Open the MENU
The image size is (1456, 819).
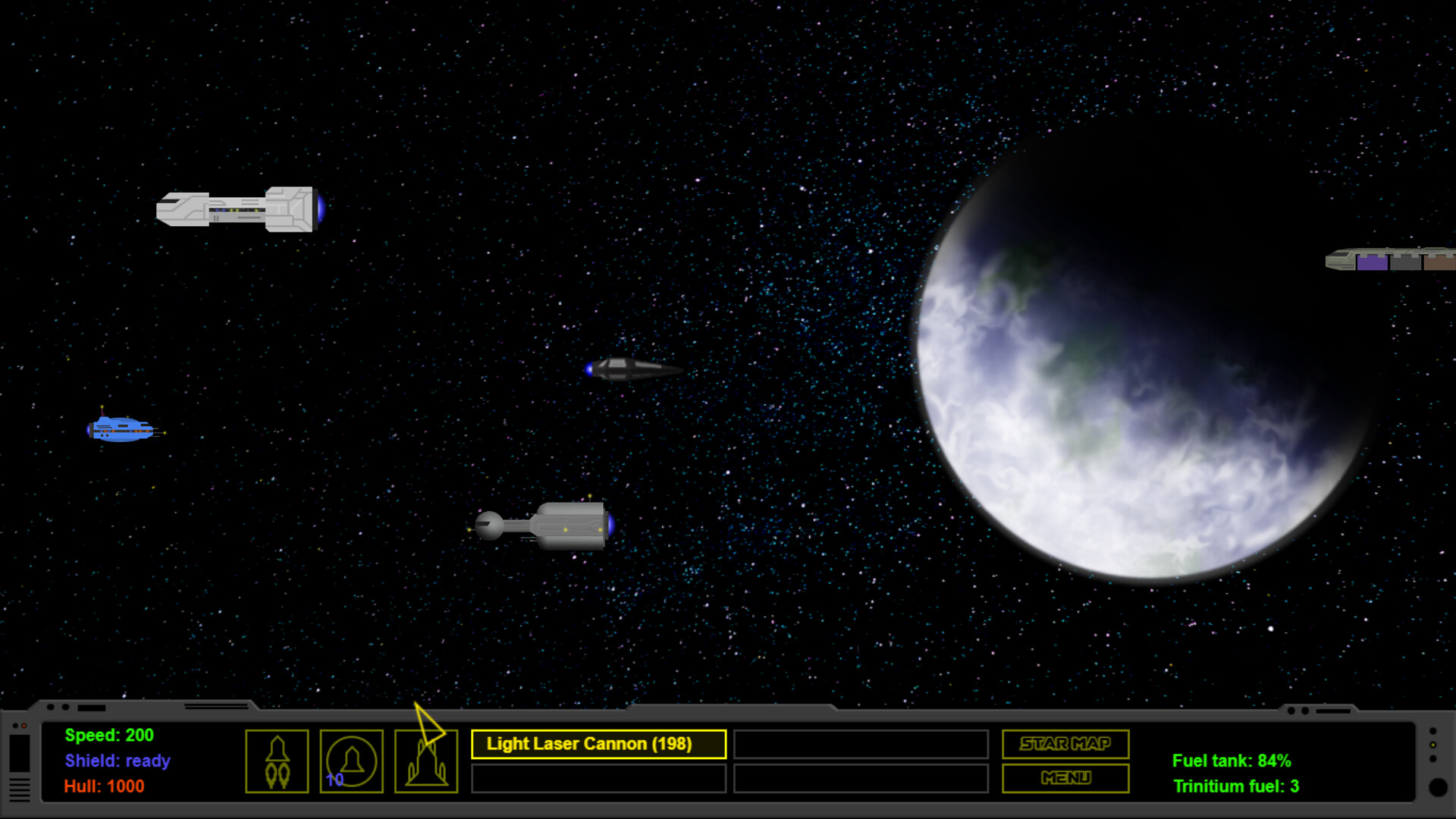(x=1065, y=778)
